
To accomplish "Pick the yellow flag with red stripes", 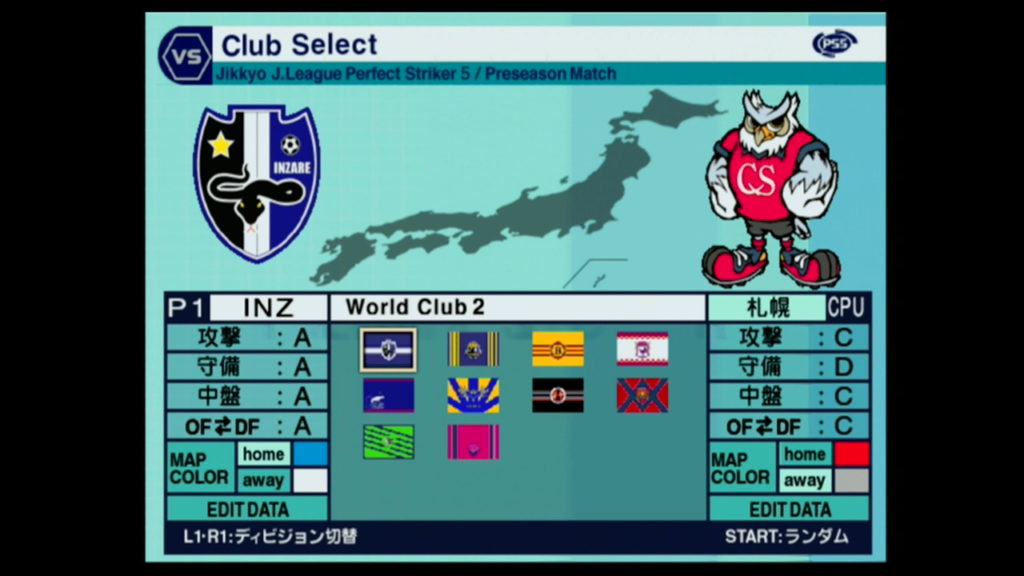I will tap(558, 349).
